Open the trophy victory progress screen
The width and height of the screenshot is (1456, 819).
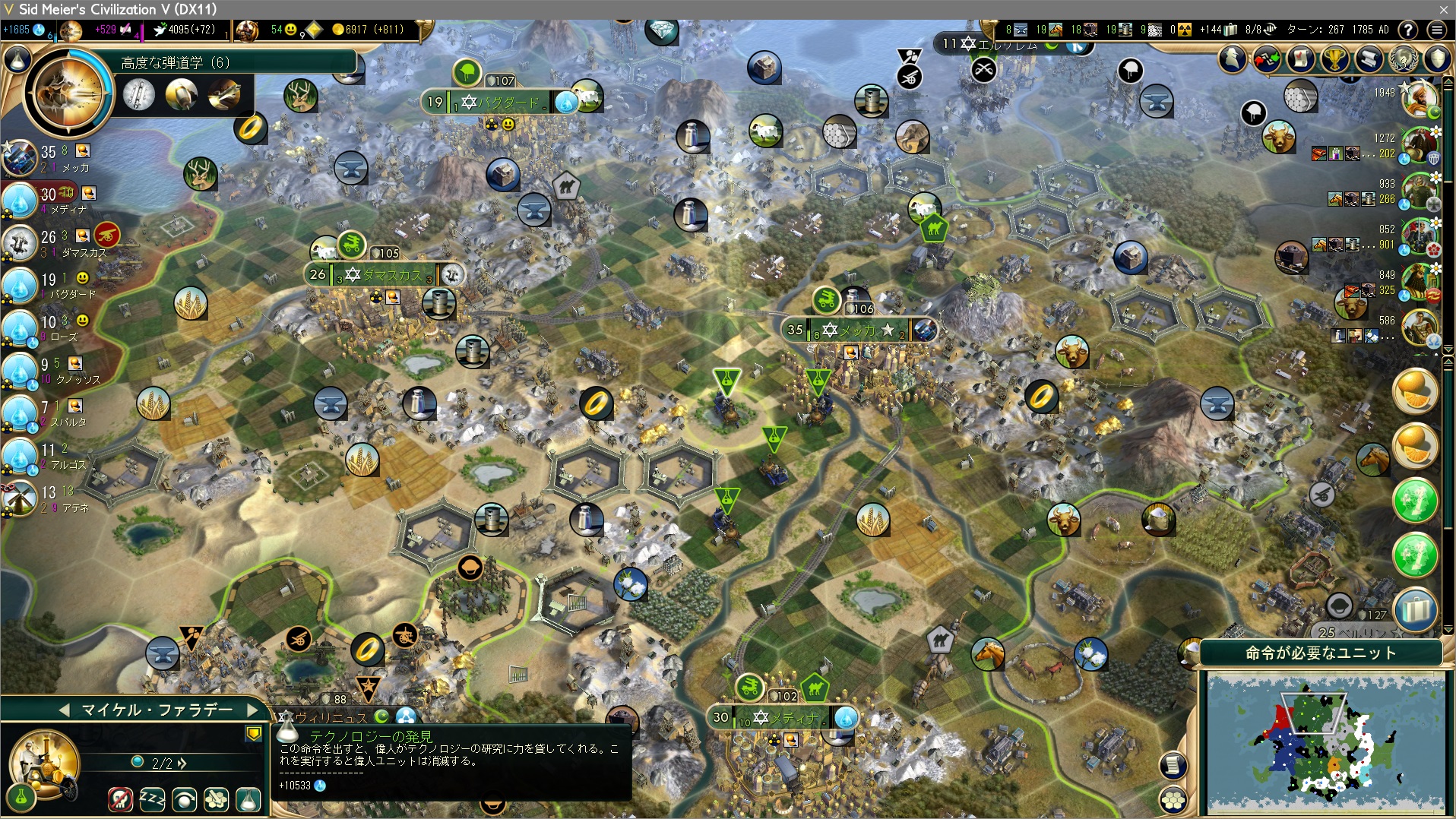pyautogui.click(x=1335, y=58)
